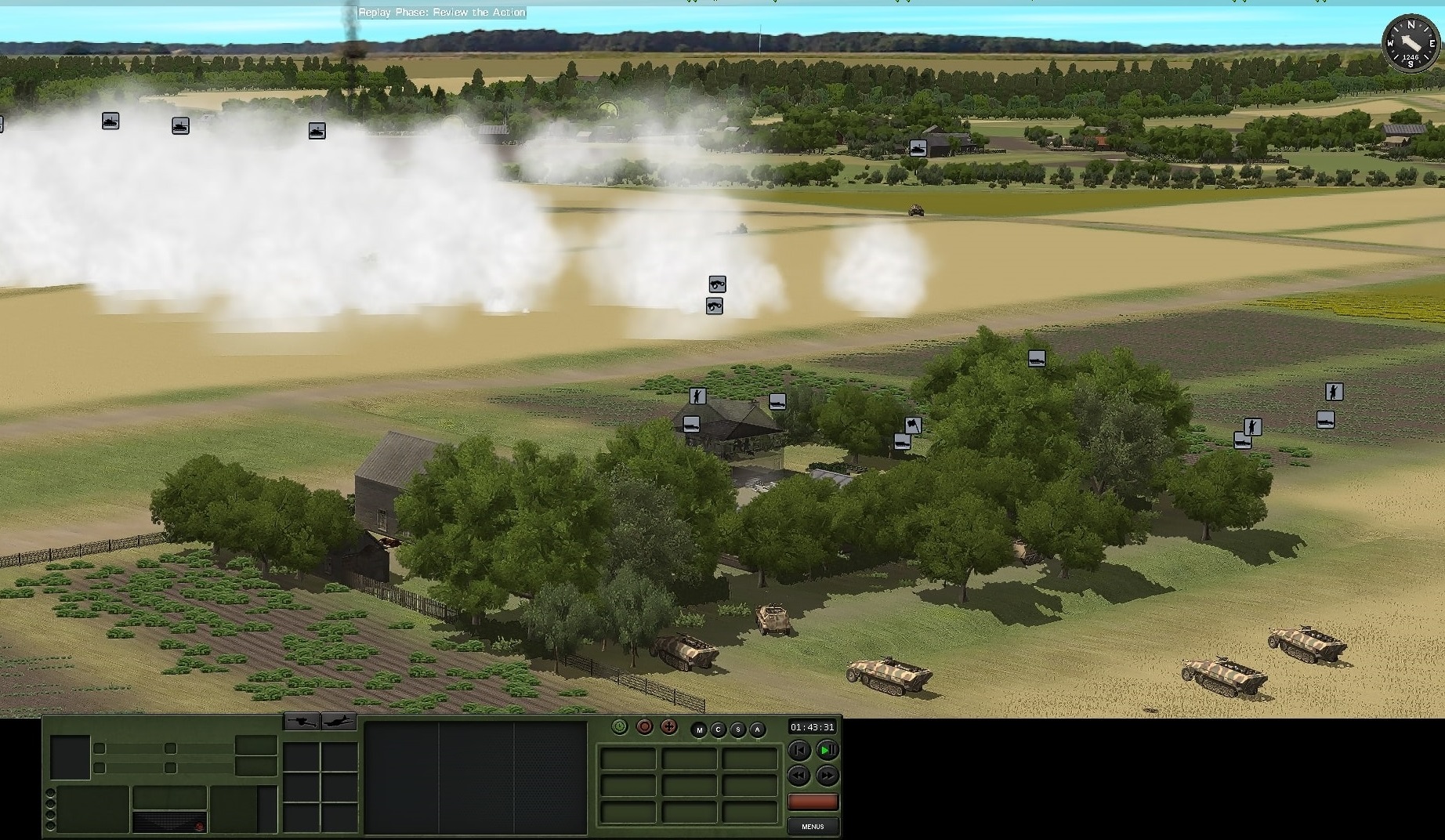Open the air support panel
Image resolution: width=1445 pixels, height=840 pixels.
[339, 721]
